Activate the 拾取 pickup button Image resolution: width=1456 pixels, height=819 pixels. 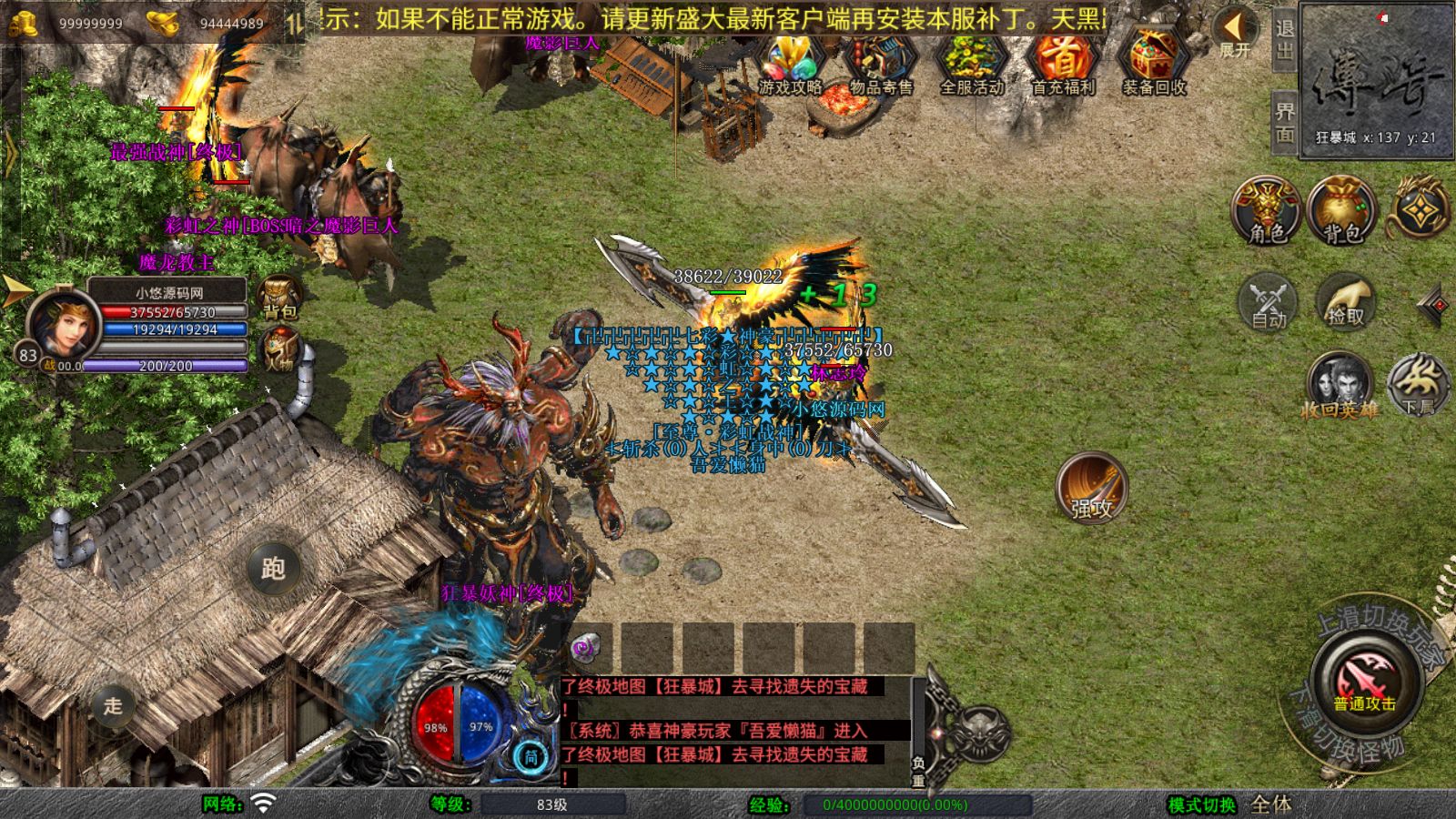[1346, 301]
